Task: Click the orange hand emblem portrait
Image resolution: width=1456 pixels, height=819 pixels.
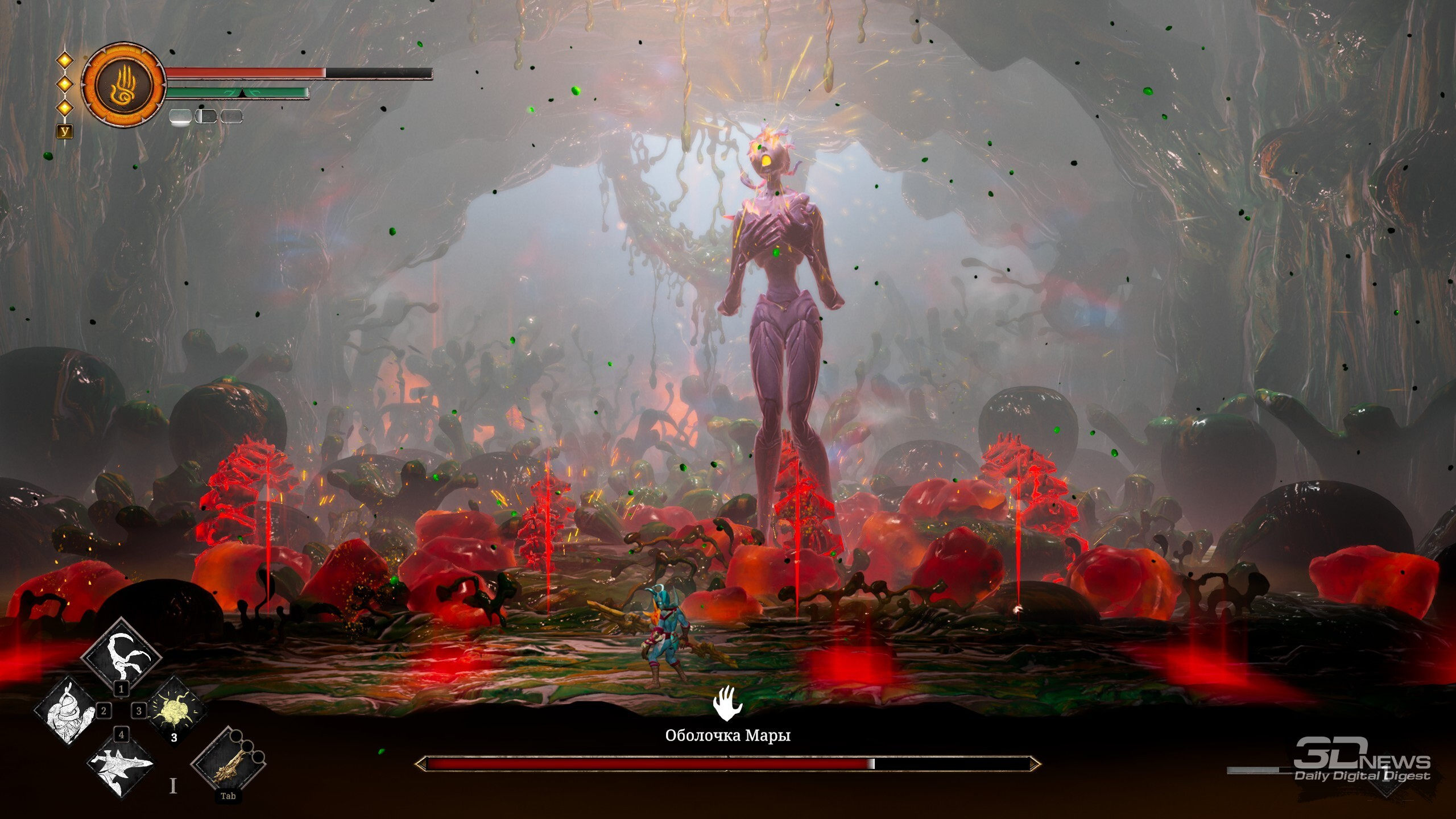Action: pyautogui.click(x=123, y=84)
